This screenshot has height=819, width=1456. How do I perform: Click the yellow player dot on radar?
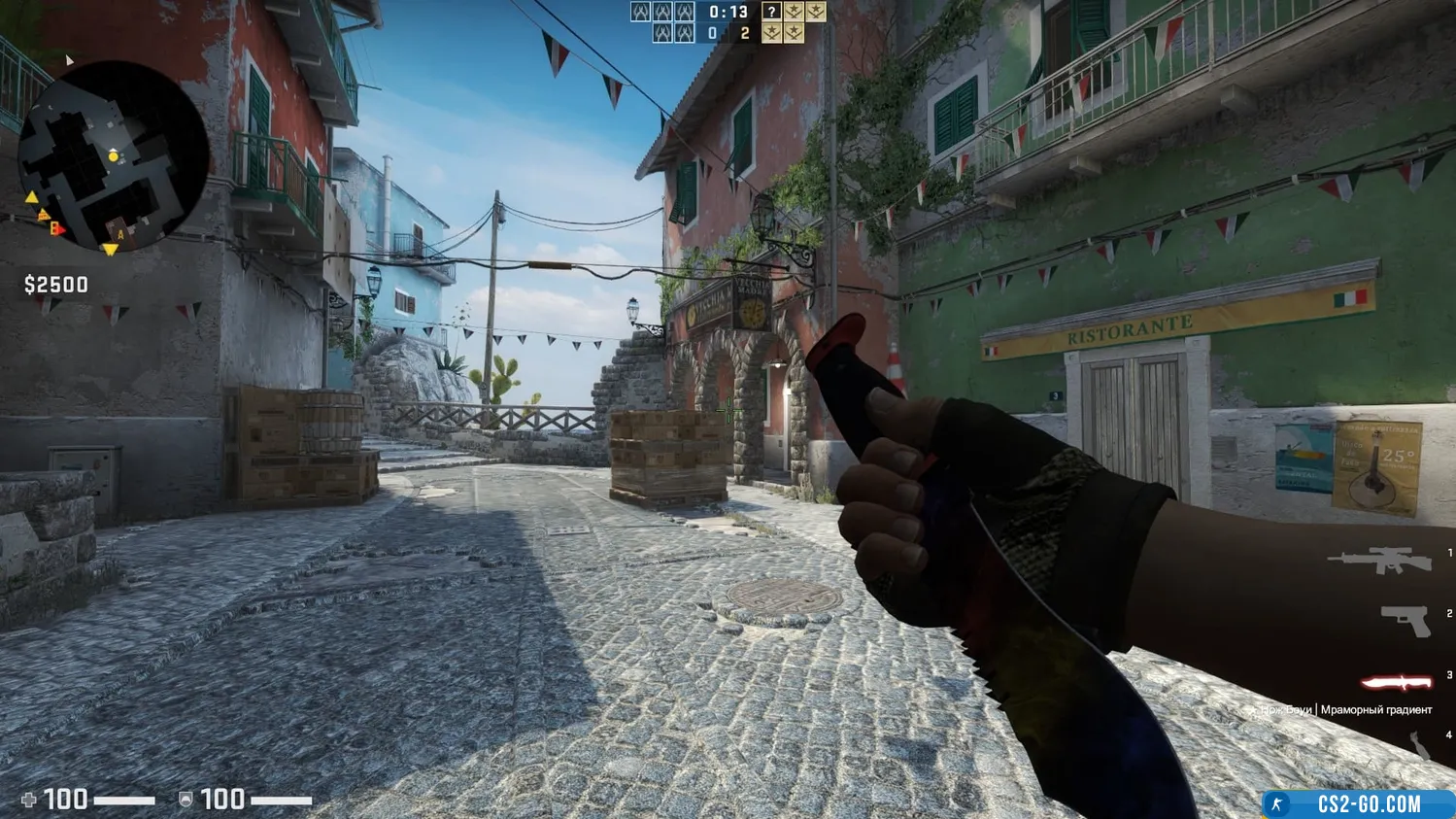114,155
